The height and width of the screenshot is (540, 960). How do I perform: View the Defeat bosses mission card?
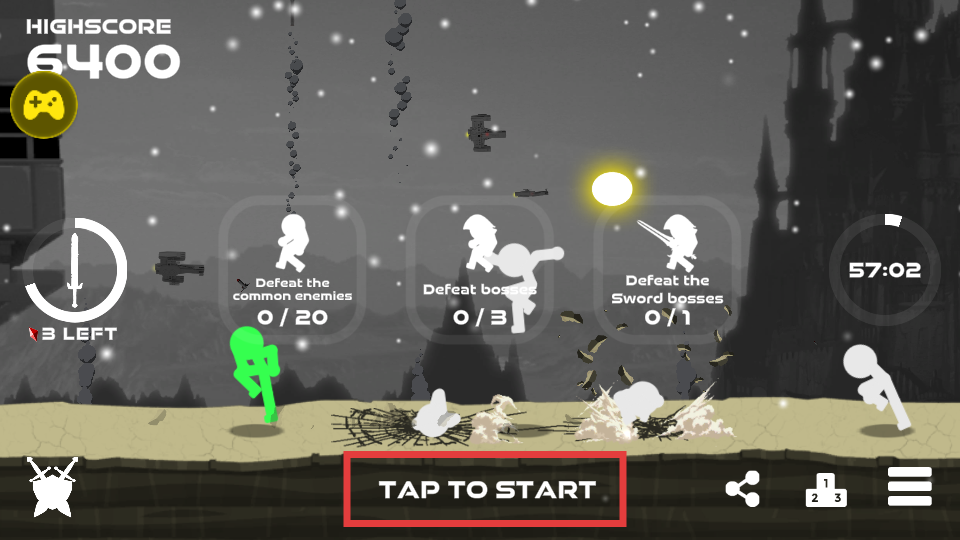(x=479, y=270)
